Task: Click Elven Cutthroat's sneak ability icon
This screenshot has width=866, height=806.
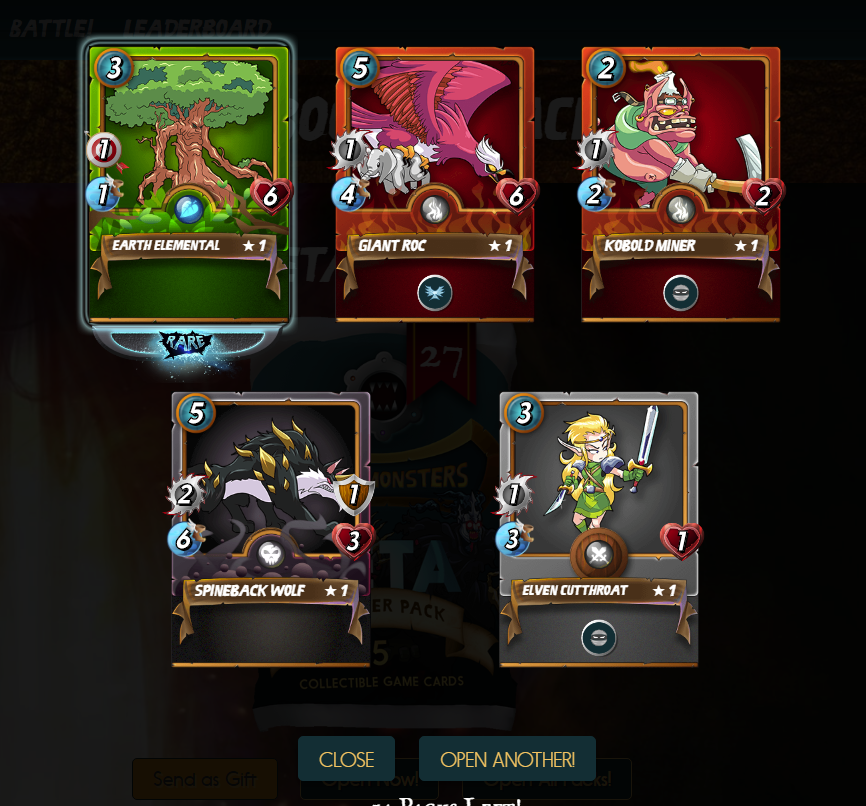Action: pos(599,638)
